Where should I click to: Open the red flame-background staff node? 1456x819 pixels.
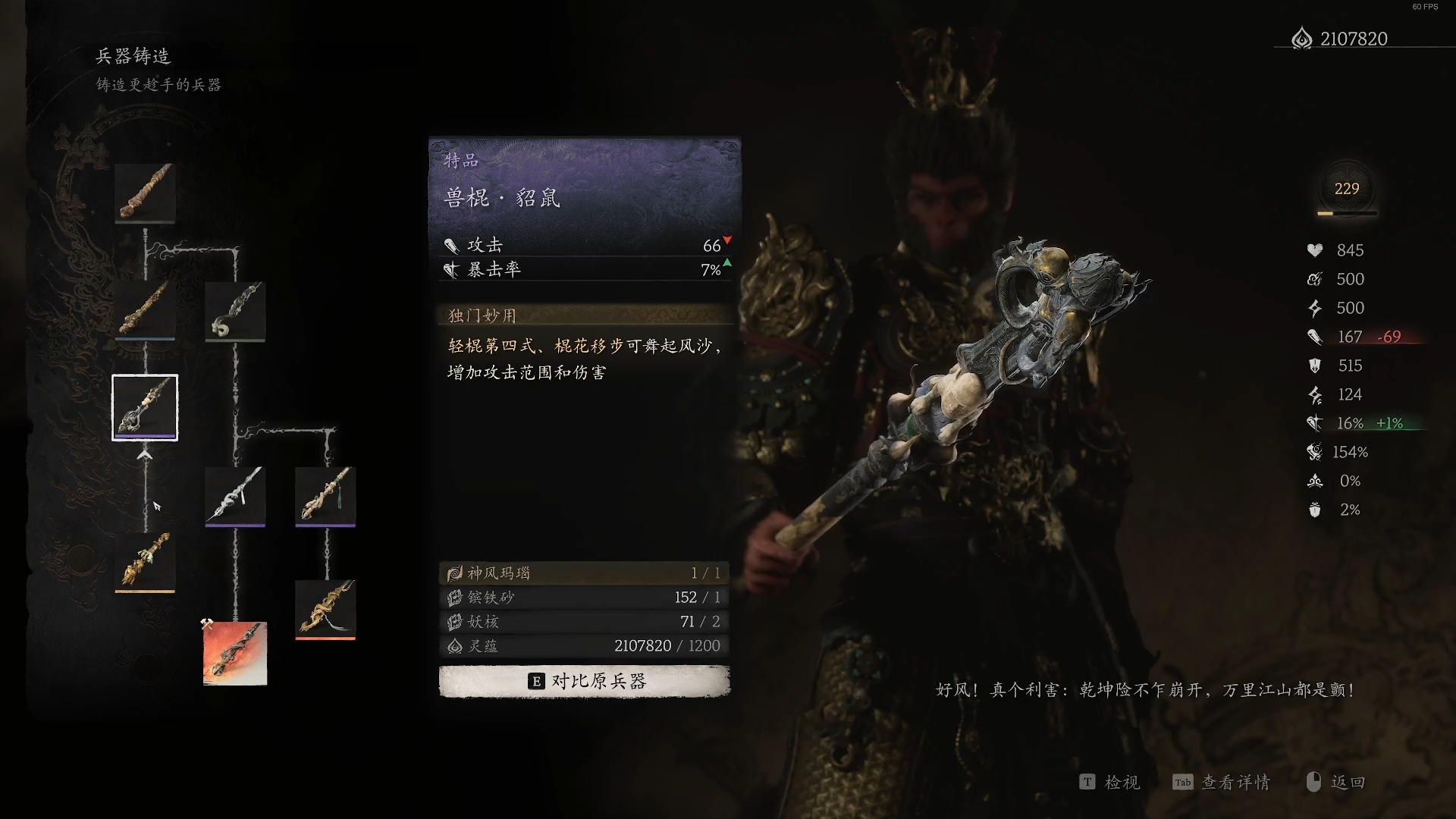(235, 653)
